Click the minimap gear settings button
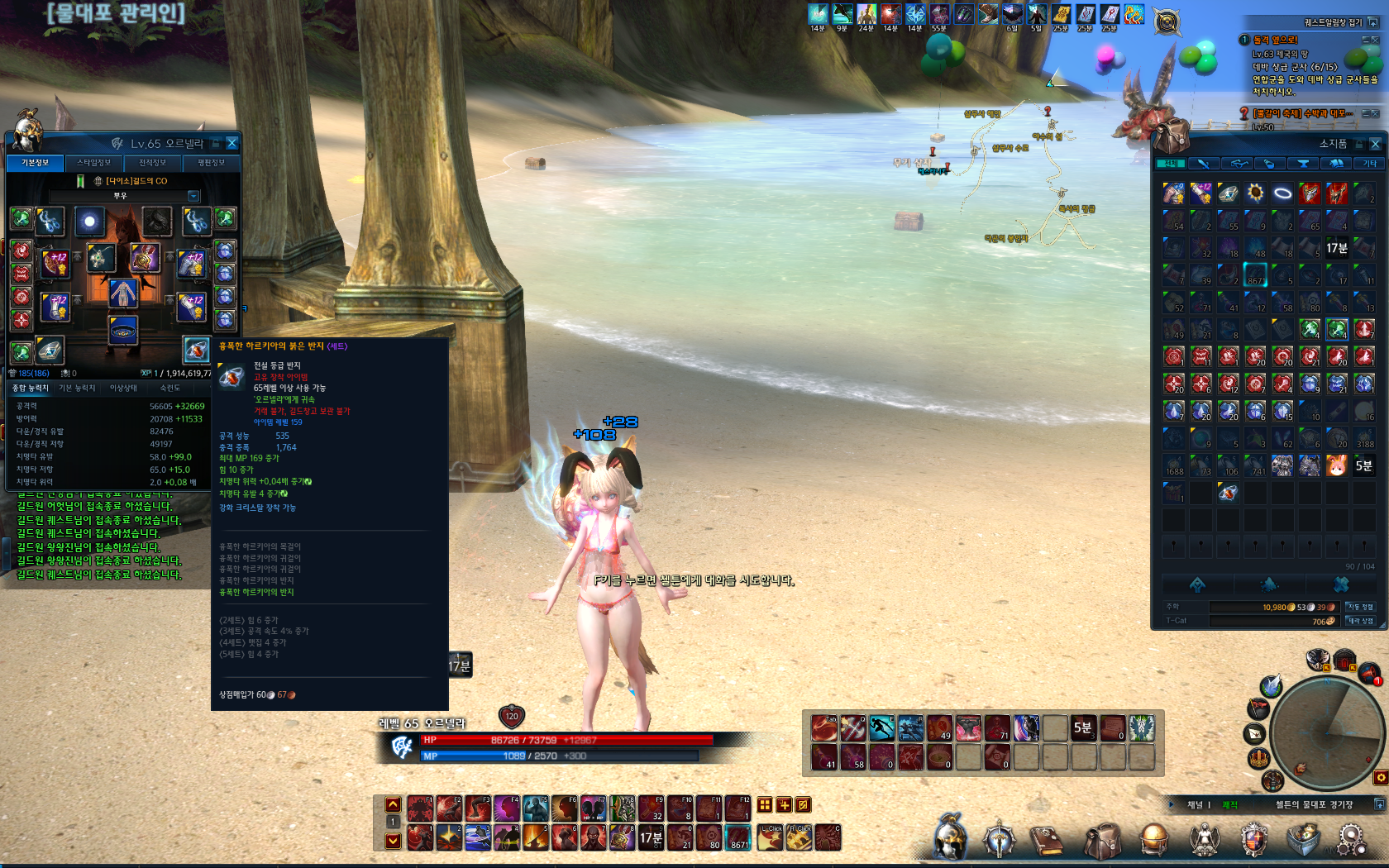This screenshot has height=868, width=1389. (x=1381, y=777)
